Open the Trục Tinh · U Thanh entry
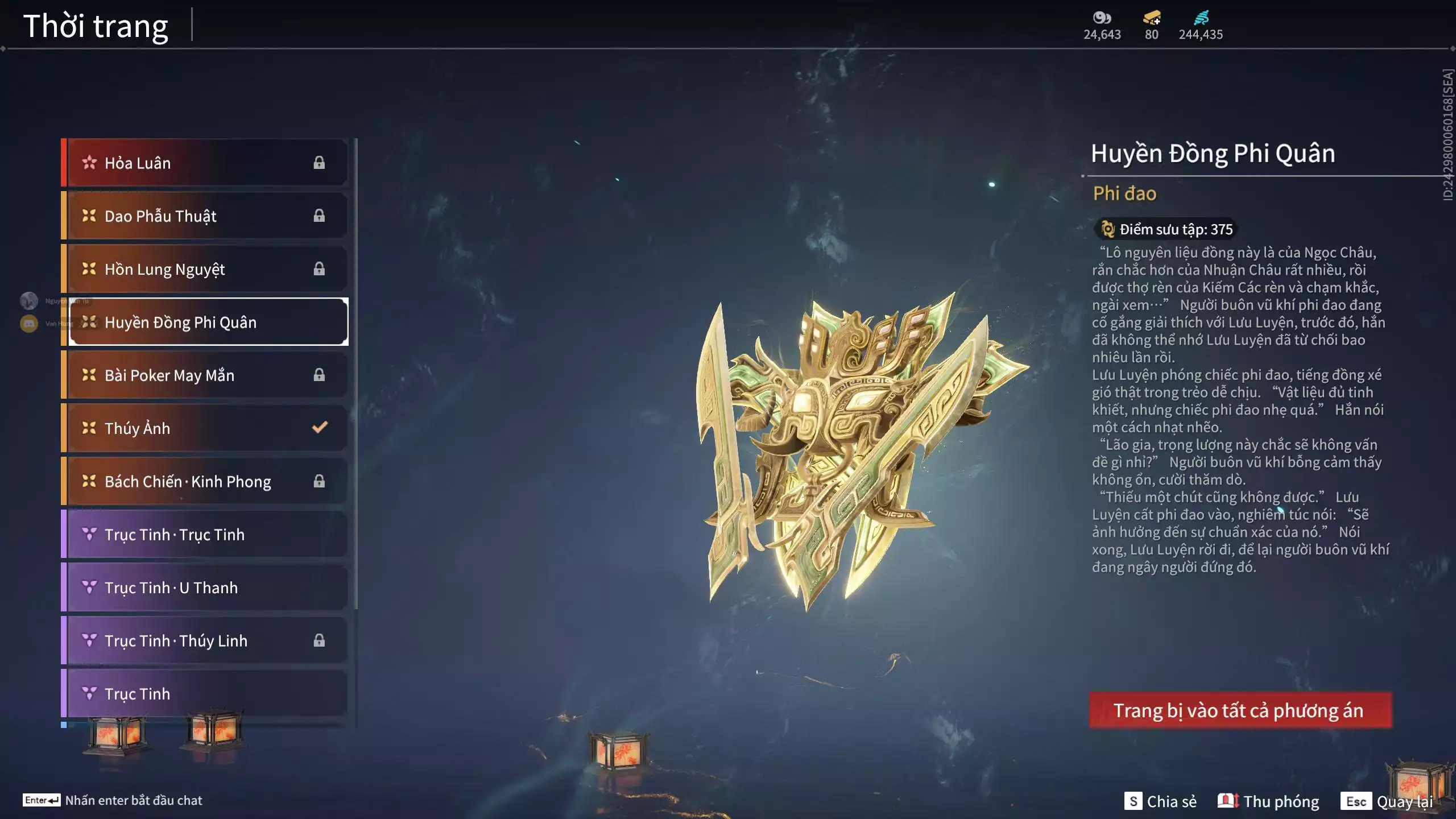1456x819 pixels. click(205, 588)
